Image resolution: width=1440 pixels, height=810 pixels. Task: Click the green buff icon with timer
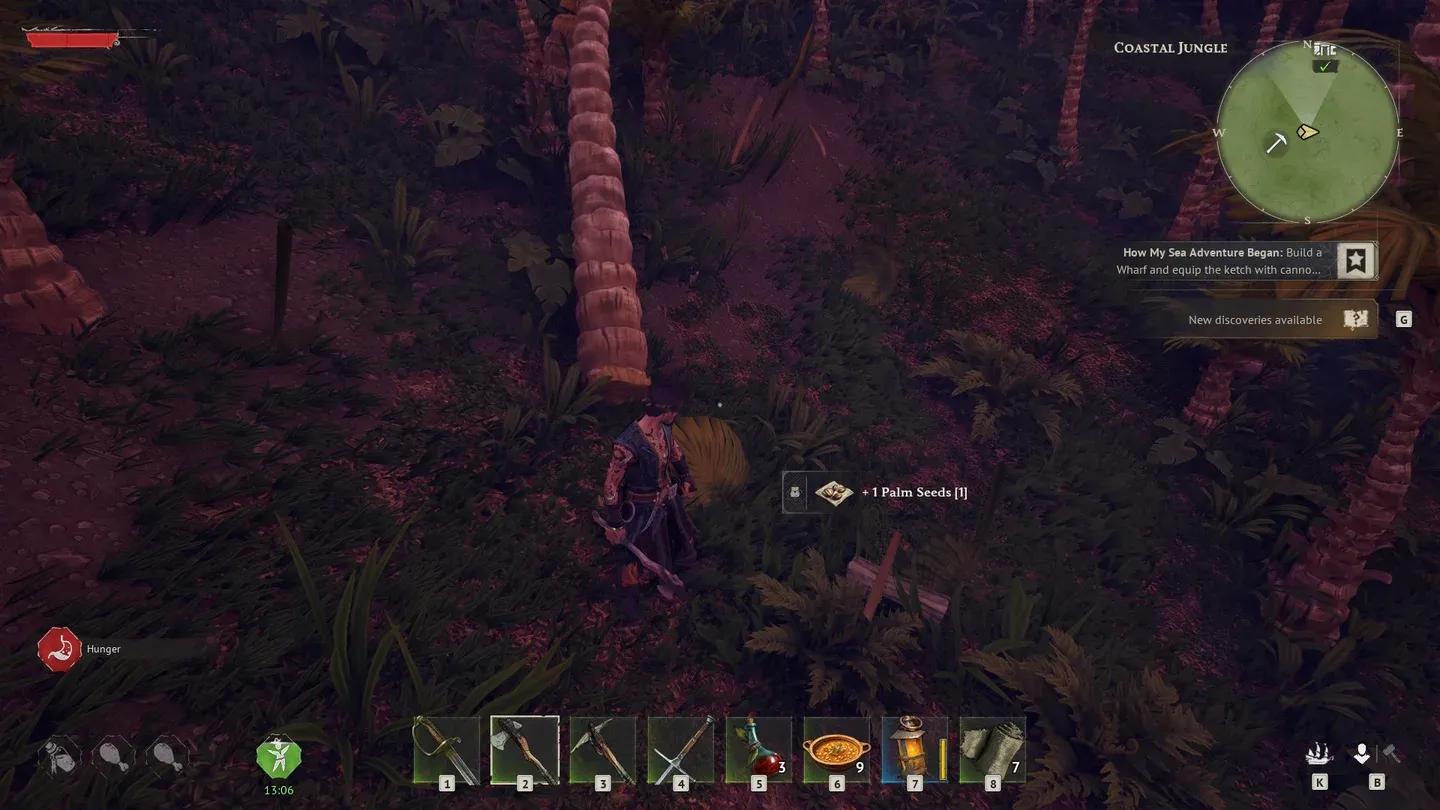[277, 757]
